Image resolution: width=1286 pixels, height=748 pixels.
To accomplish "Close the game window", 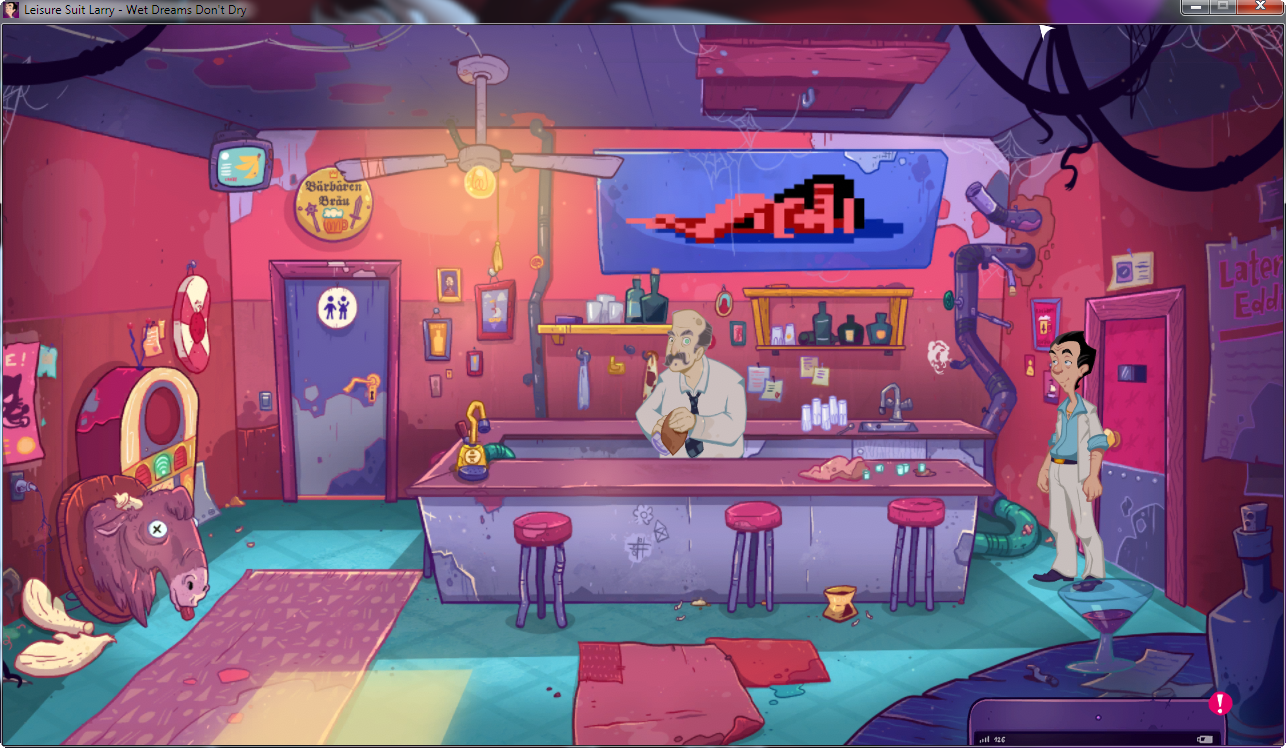I will (1260, 7).
